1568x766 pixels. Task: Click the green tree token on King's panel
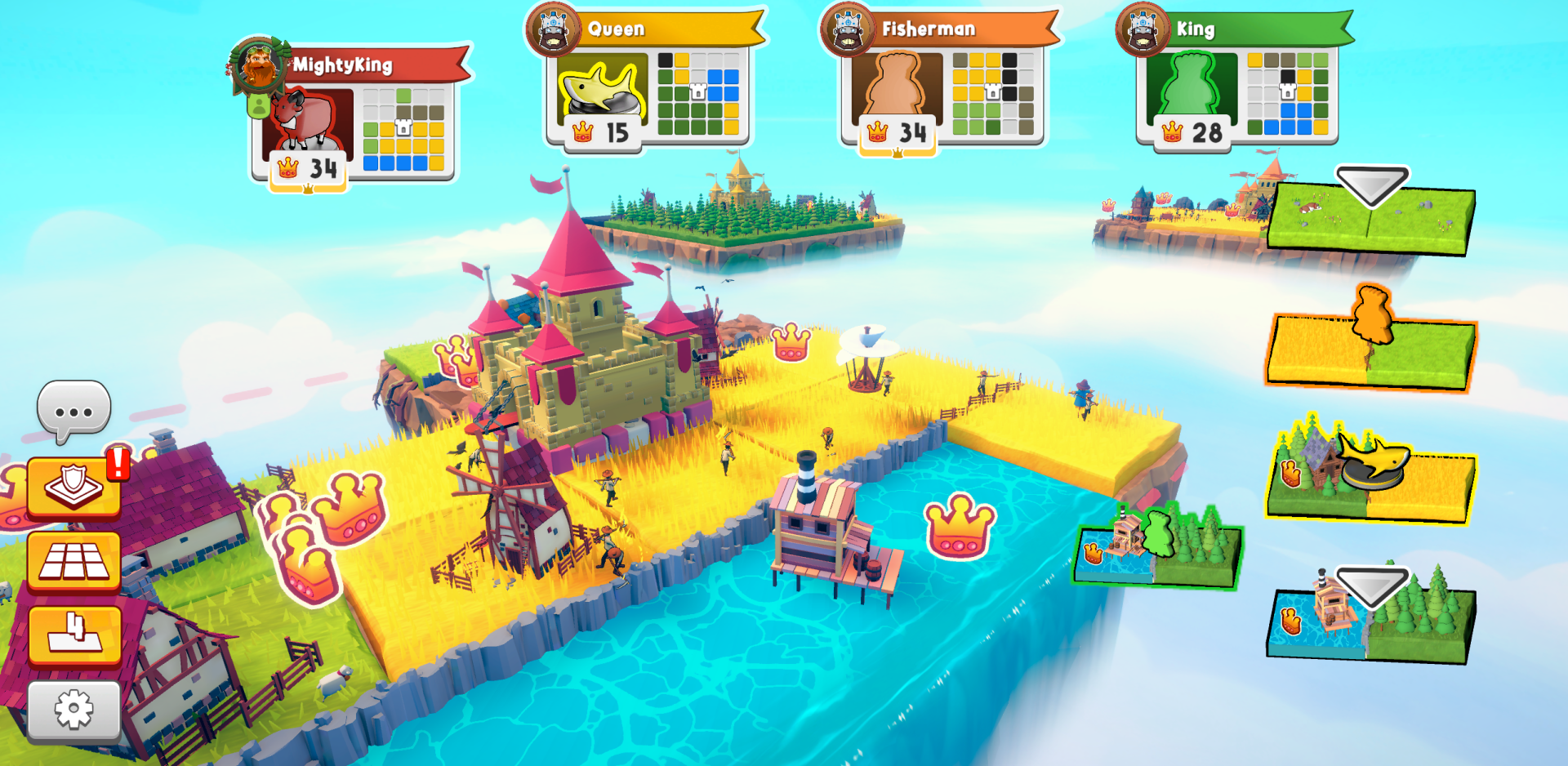click(1191, 82)
